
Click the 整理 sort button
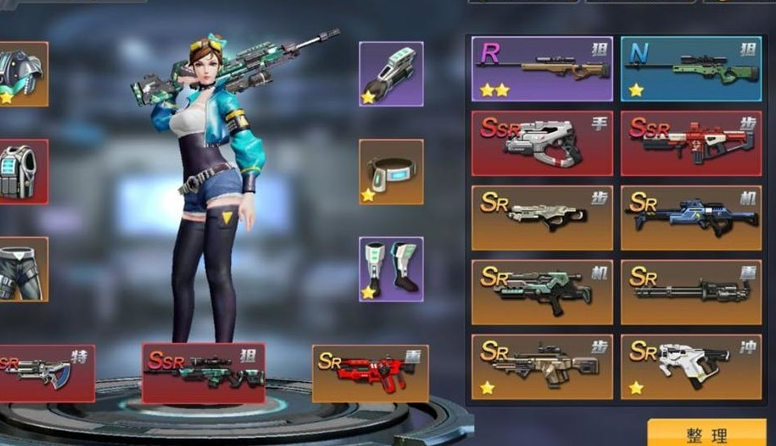707,434
